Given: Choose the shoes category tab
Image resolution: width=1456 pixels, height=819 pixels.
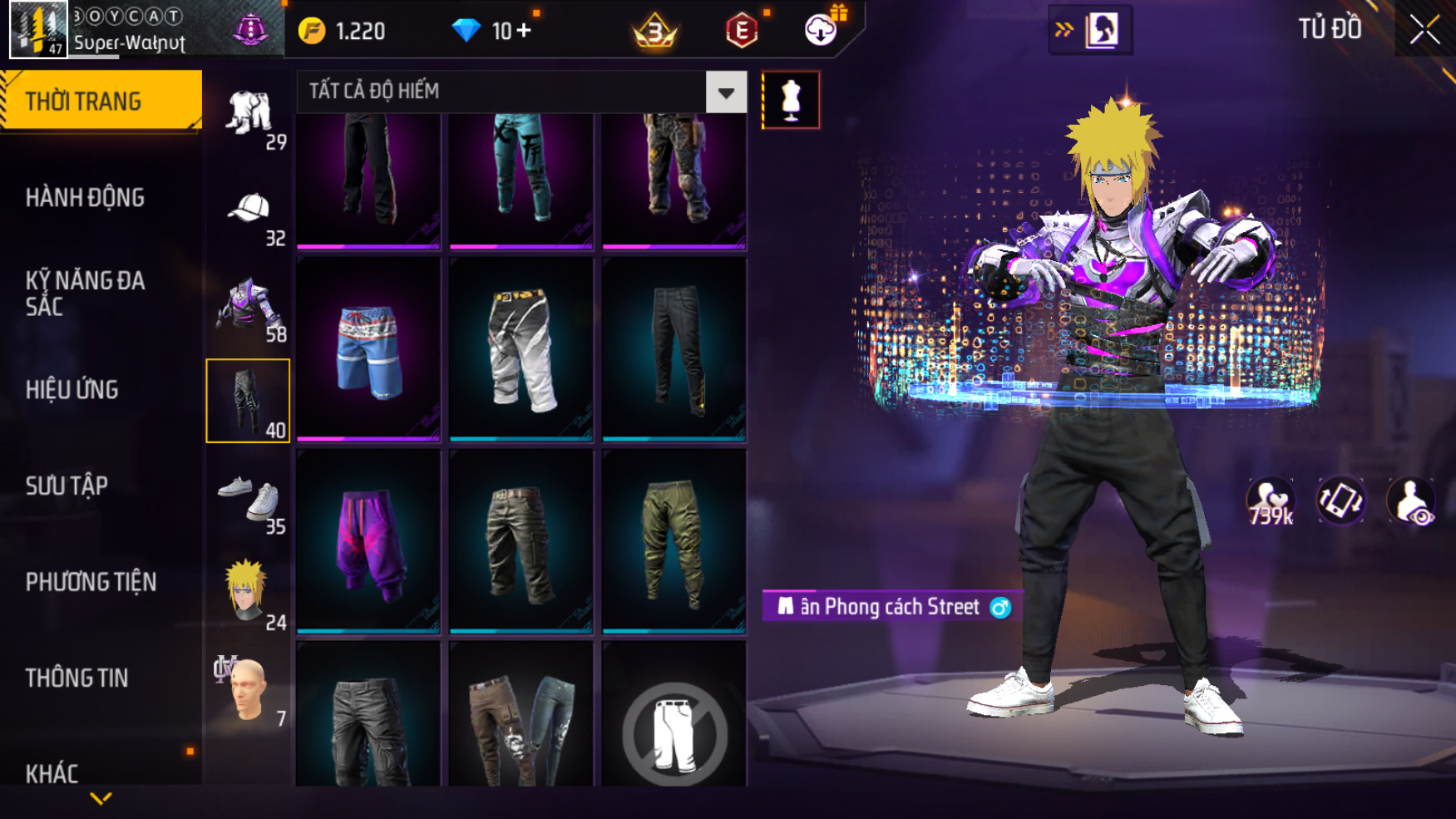Looking at the screenshot, I should (249, 499).
